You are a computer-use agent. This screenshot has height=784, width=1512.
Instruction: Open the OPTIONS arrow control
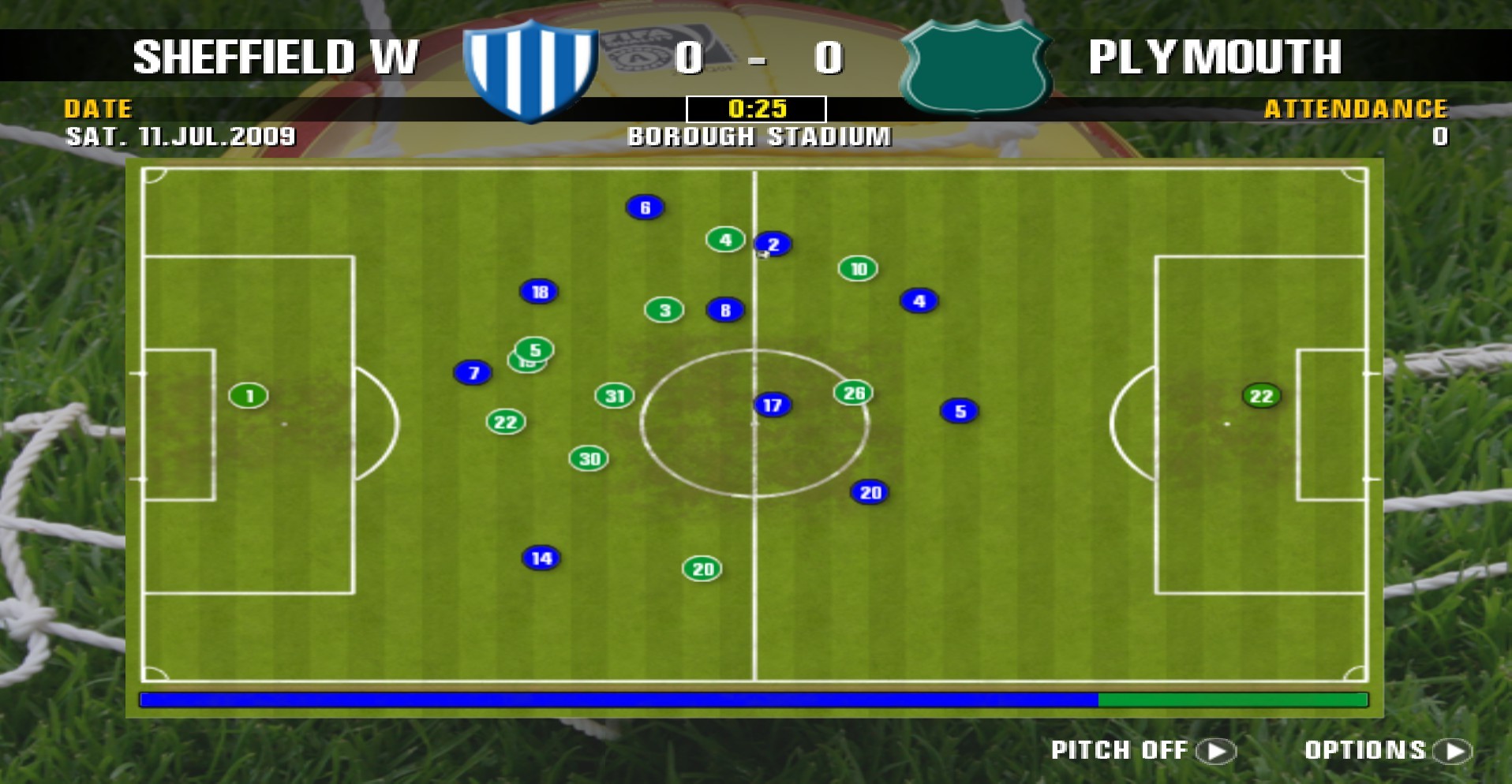coord(1458,749)
